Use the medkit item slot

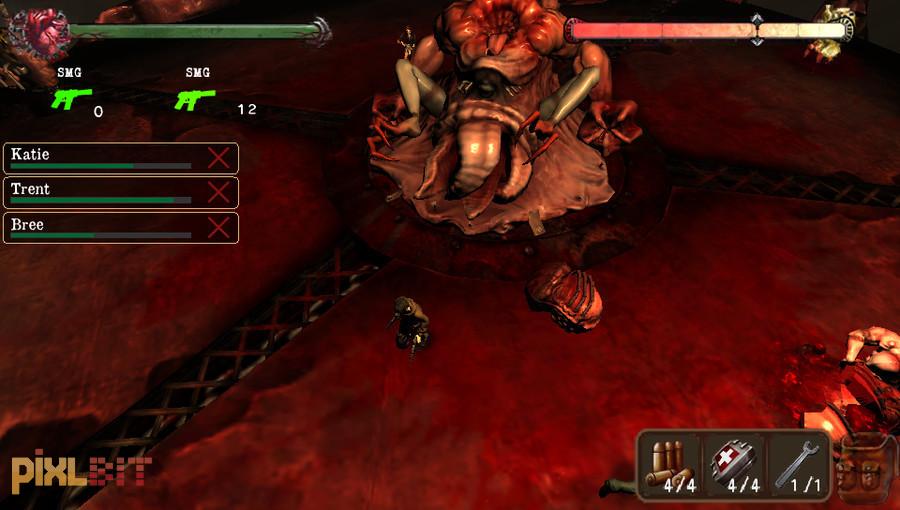click(x=734, y=464)
